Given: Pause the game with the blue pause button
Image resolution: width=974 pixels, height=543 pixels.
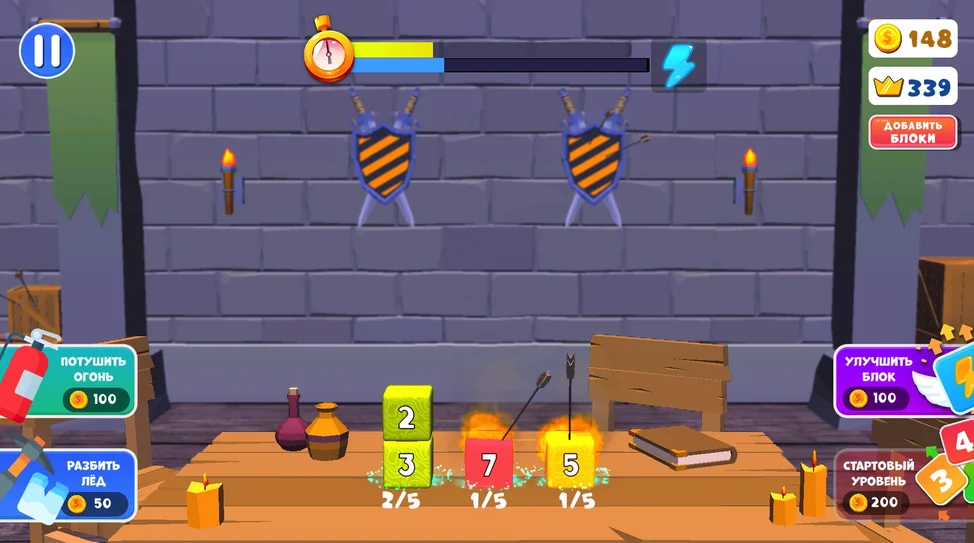Looking at the screenshot, I should (x=47, y=50).
